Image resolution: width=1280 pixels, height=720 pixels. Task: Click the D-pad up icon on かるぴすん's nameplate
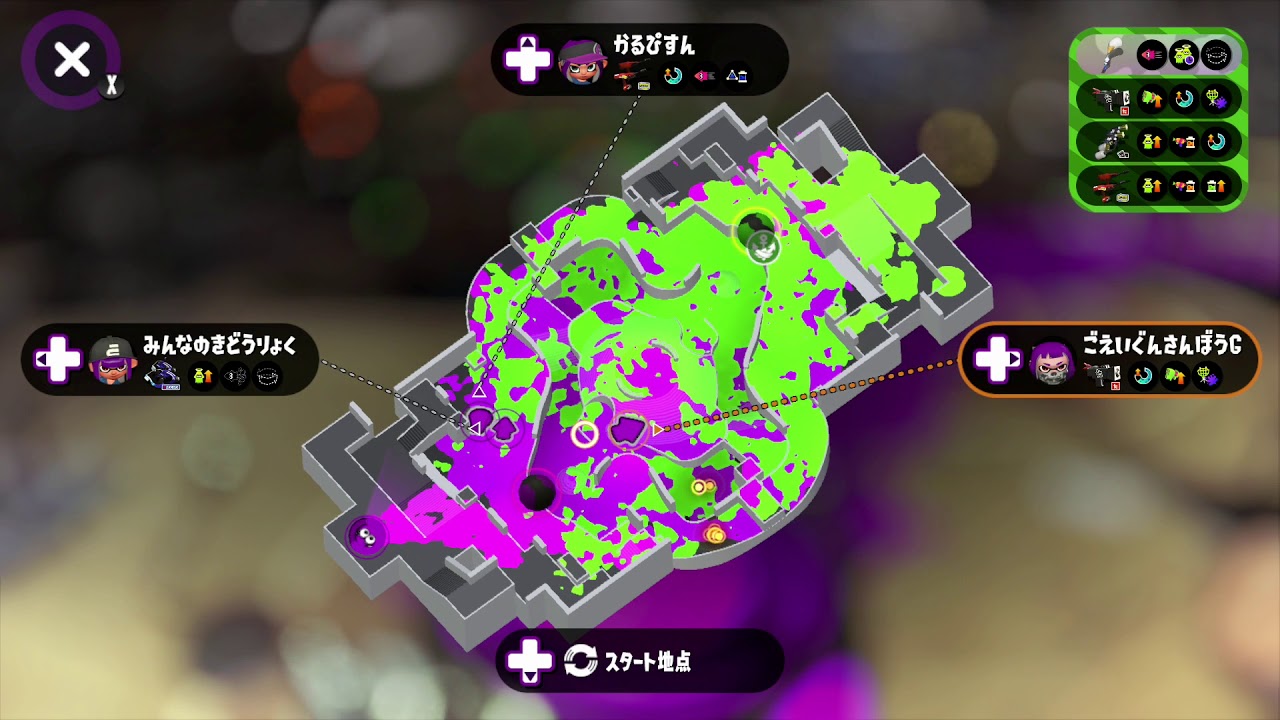pos(528,60)
